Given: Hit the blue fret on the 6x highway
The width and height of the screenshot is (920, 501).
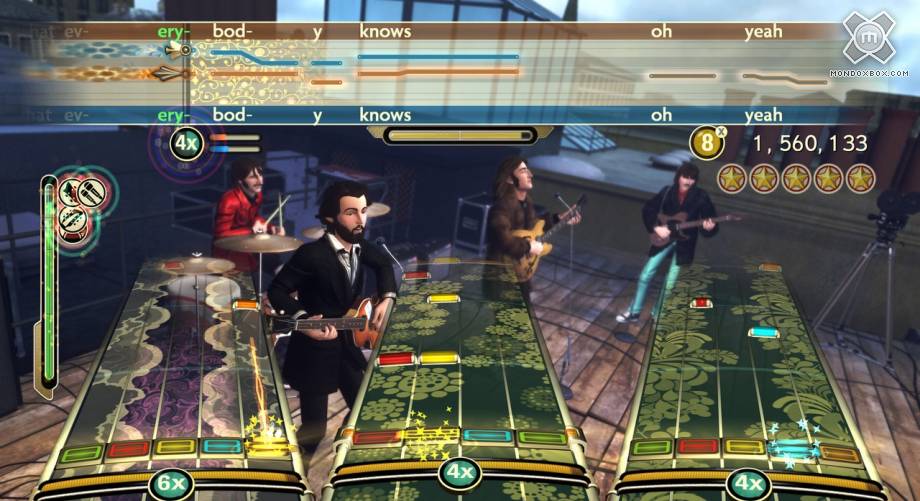Looking at the screenshot, I should (218, 446).
